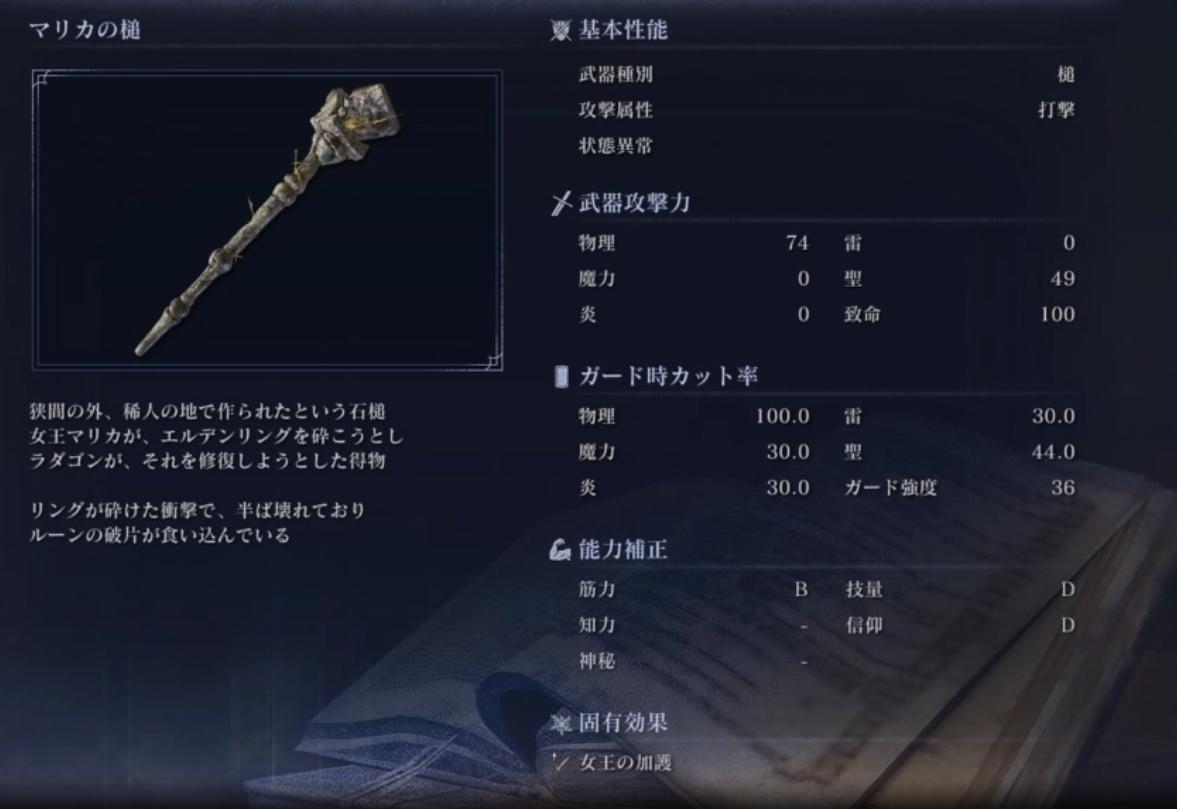This screenshot has height=809, width=1177.
Task: Select the マリカの槌 weapon preview image
Action: [x=267, y=220]
